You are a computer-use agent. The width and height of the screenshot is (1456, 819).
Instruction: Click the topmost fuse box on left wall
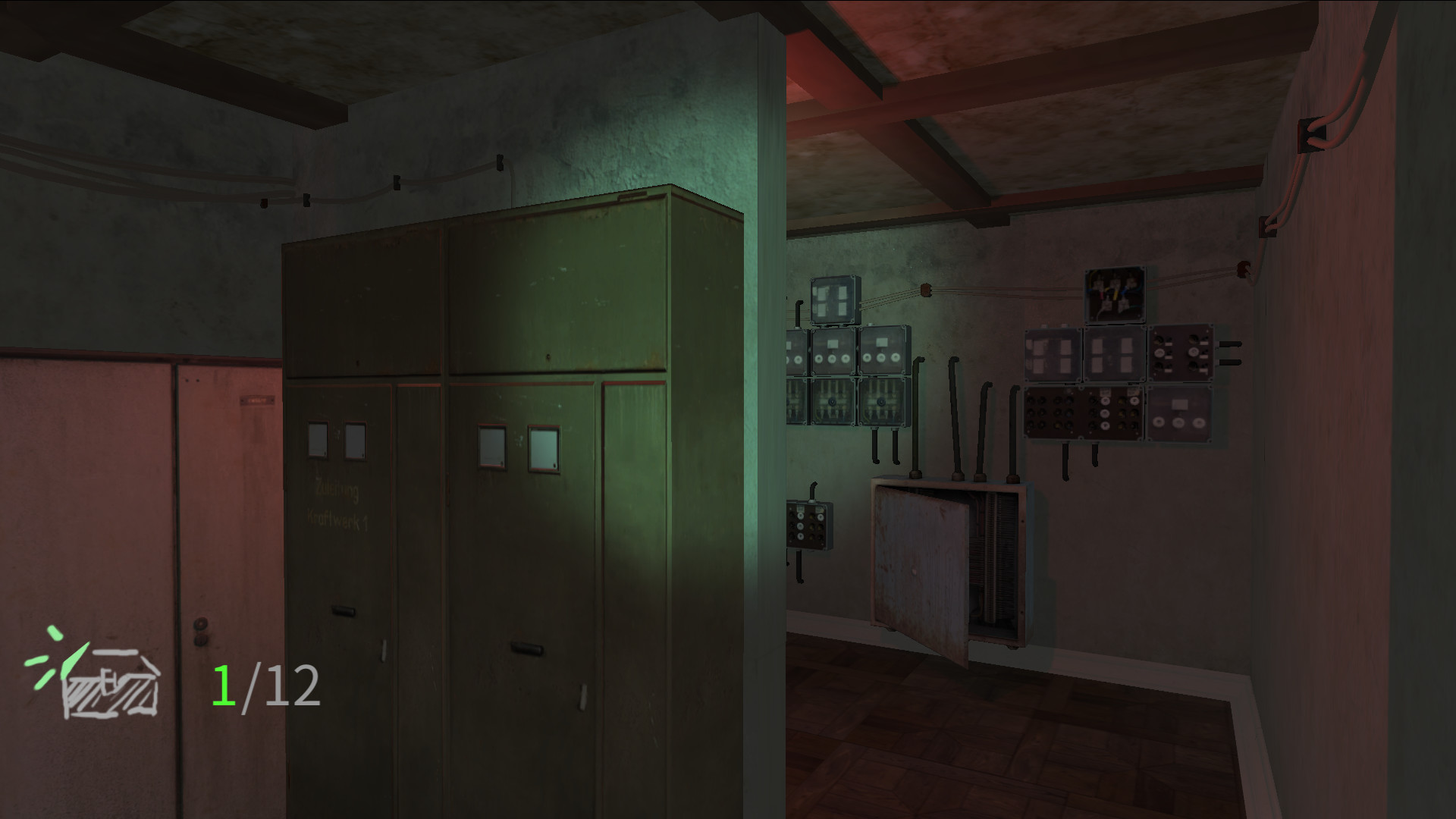click(835, 297)
